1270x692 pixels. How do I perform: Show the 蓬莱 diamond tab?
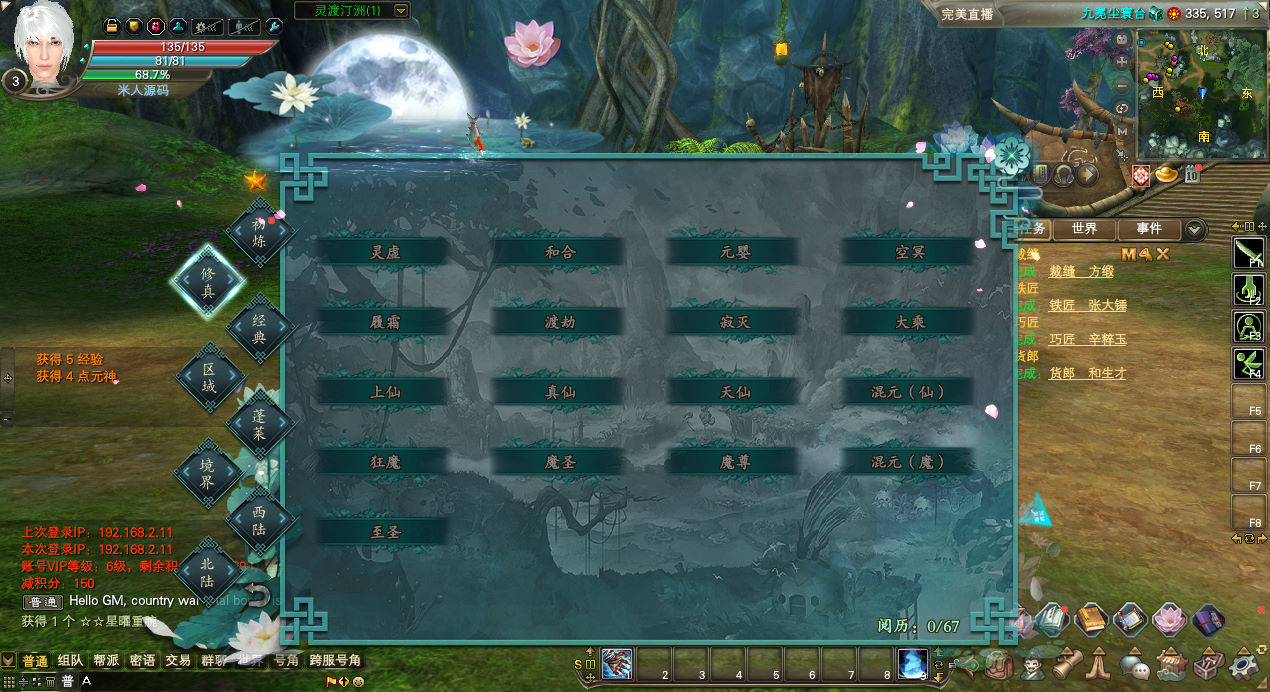tap(260, 424)
